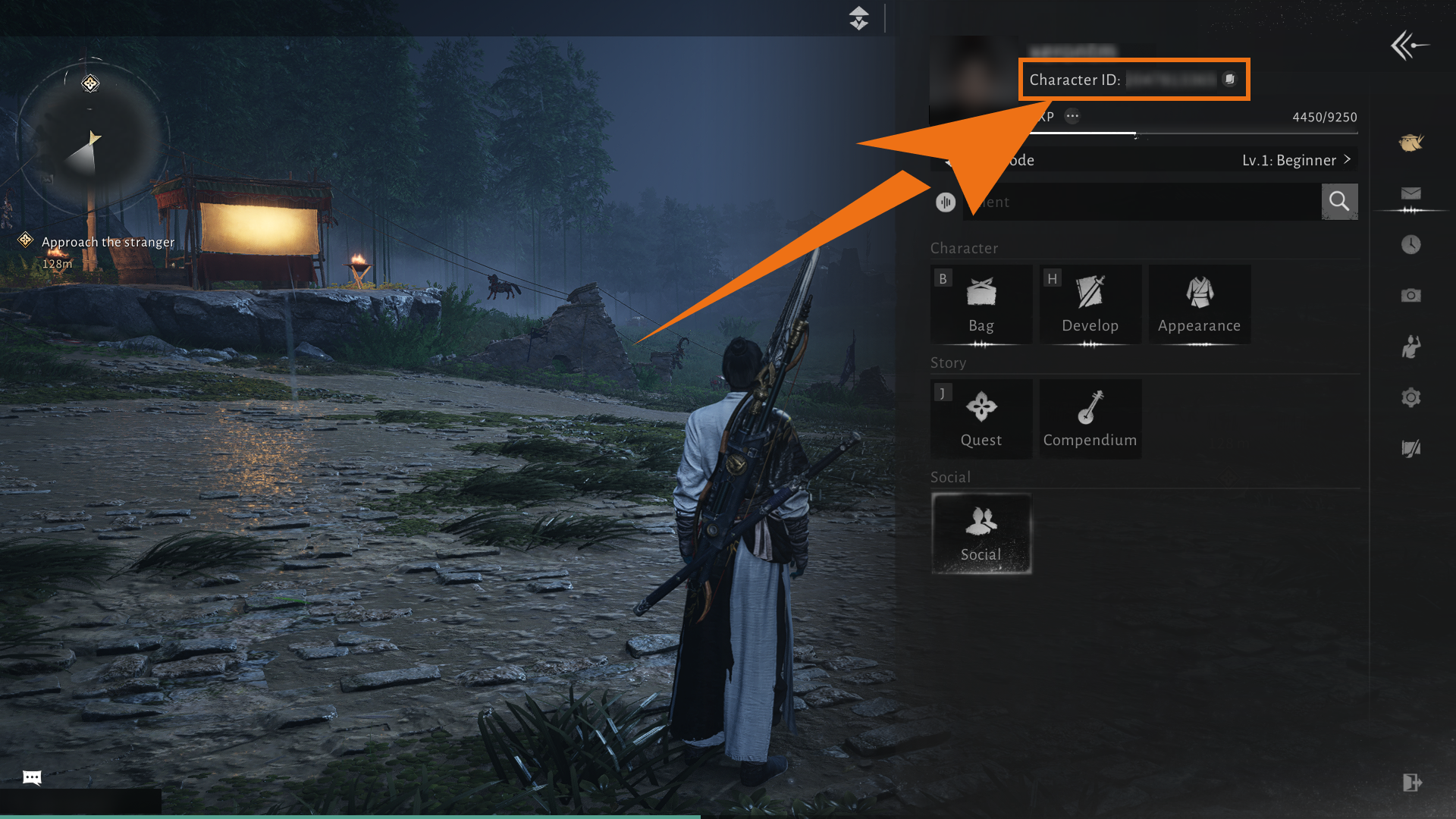Select the Develop icon under Character
Image resolution: width=1456 pixels, height=819 pixels.
1090,303
